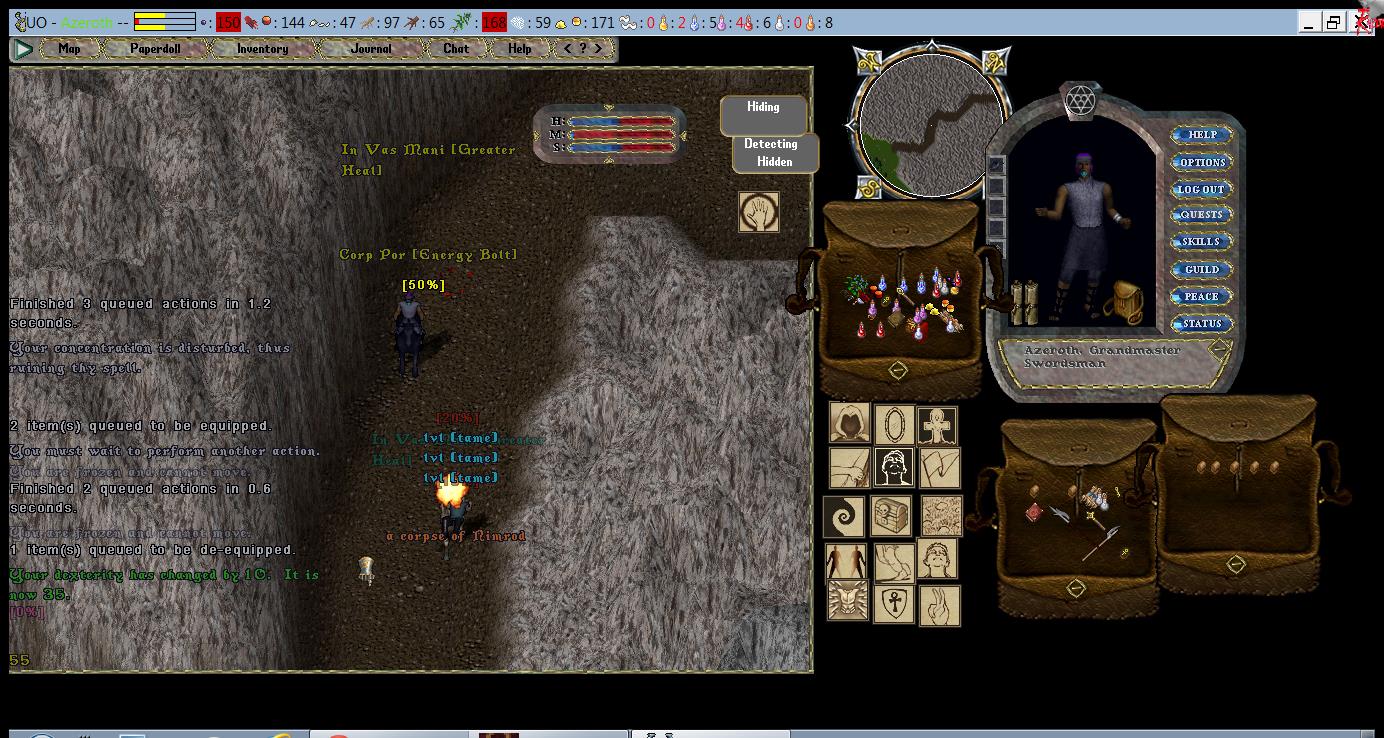Open the STATUS window
The height and width of the screenshot is (738, 1384).
coord(1201,323)
